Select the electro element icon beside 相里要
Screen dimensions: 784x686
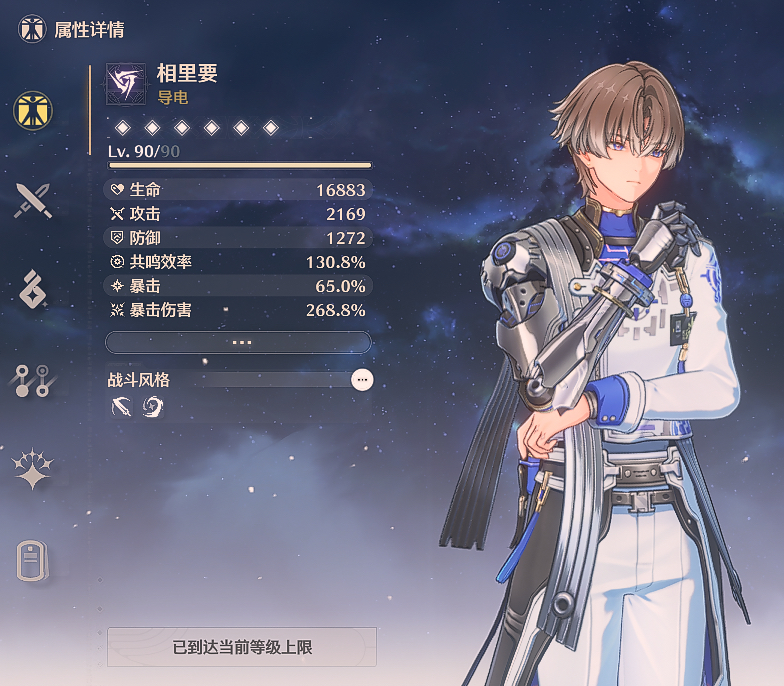[x=126, y=84]
